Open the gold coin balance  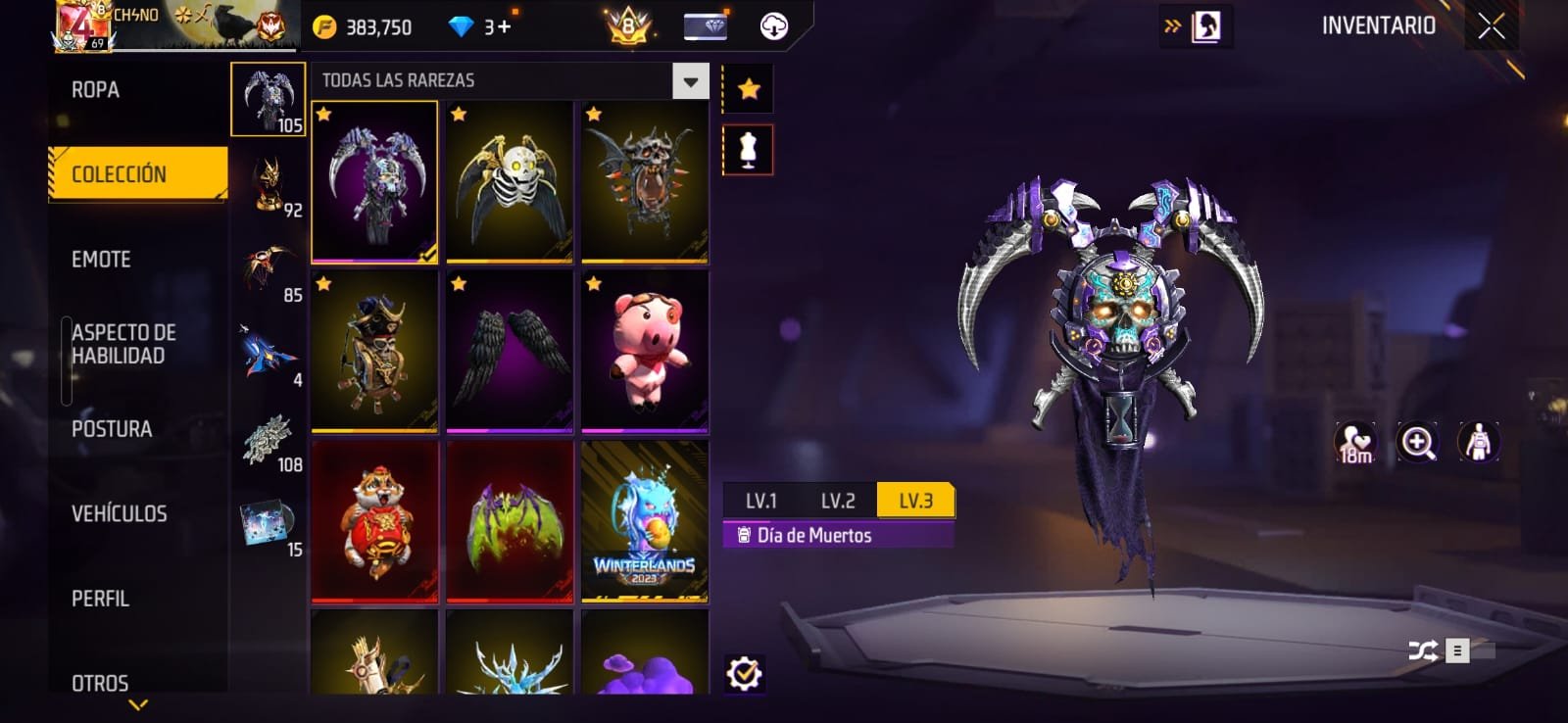pos(364,27)
